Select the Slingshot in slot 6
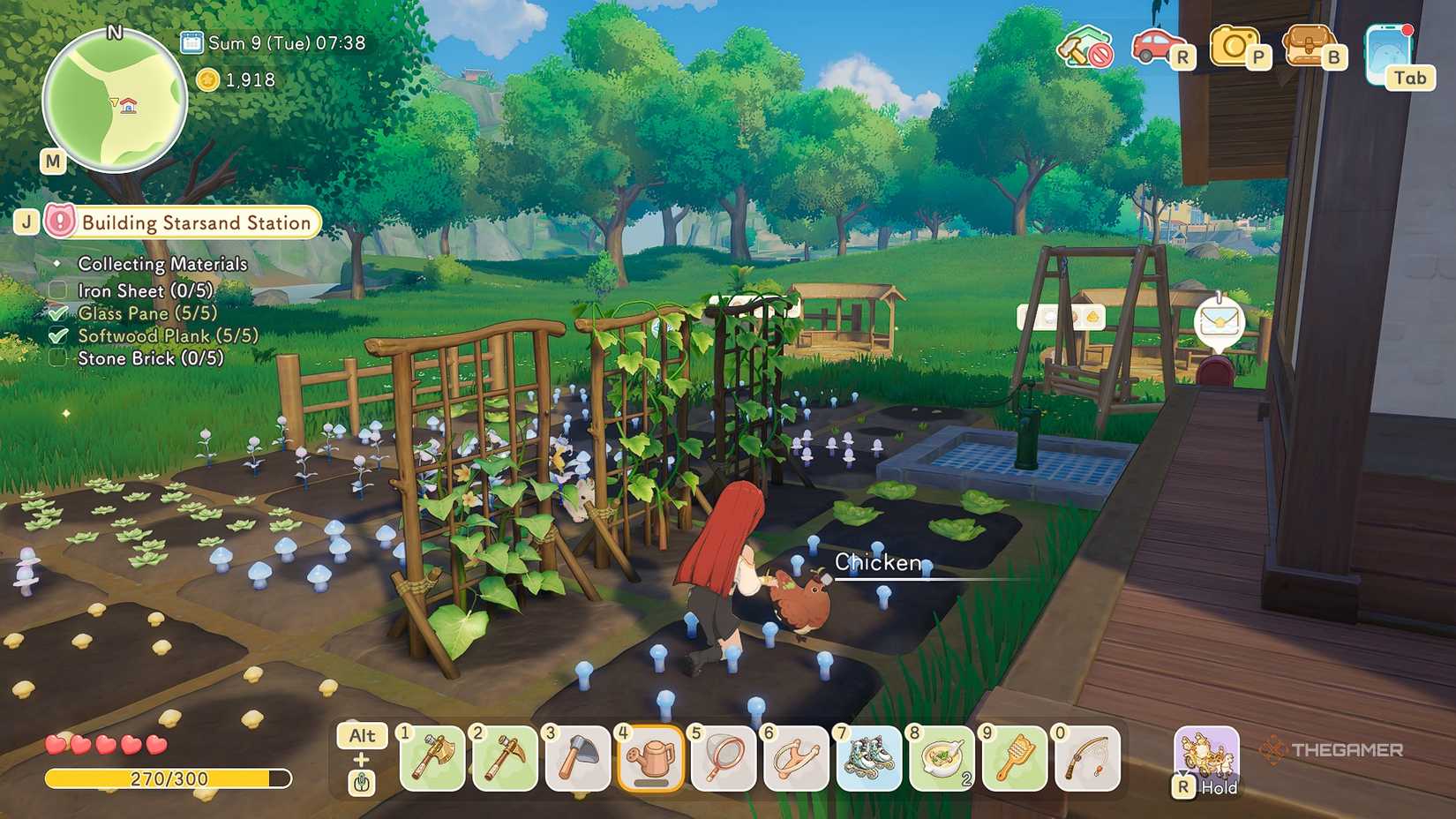 [797, 759]
